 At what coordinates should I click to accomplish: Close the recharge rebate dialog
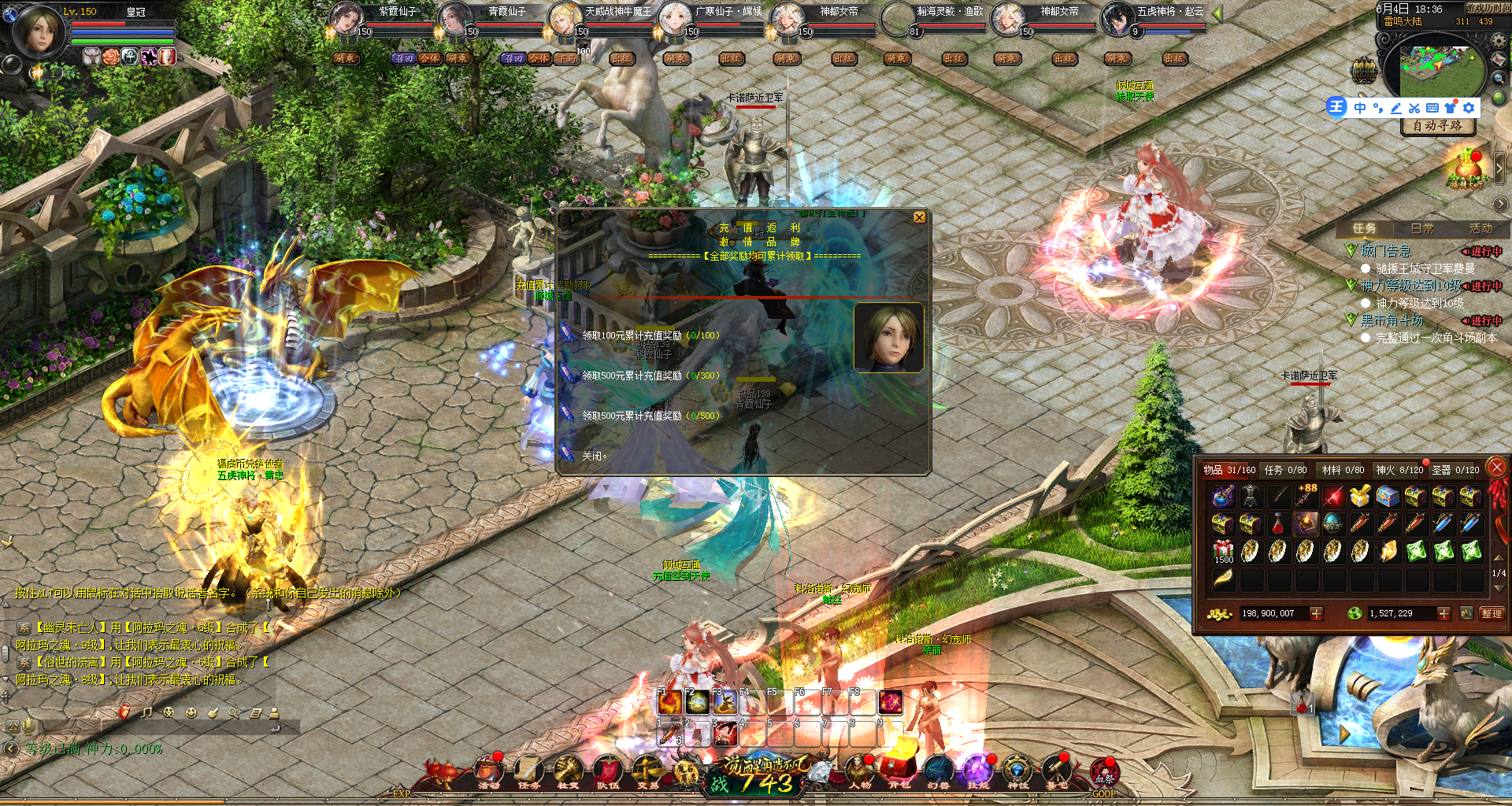coord(919,217)
